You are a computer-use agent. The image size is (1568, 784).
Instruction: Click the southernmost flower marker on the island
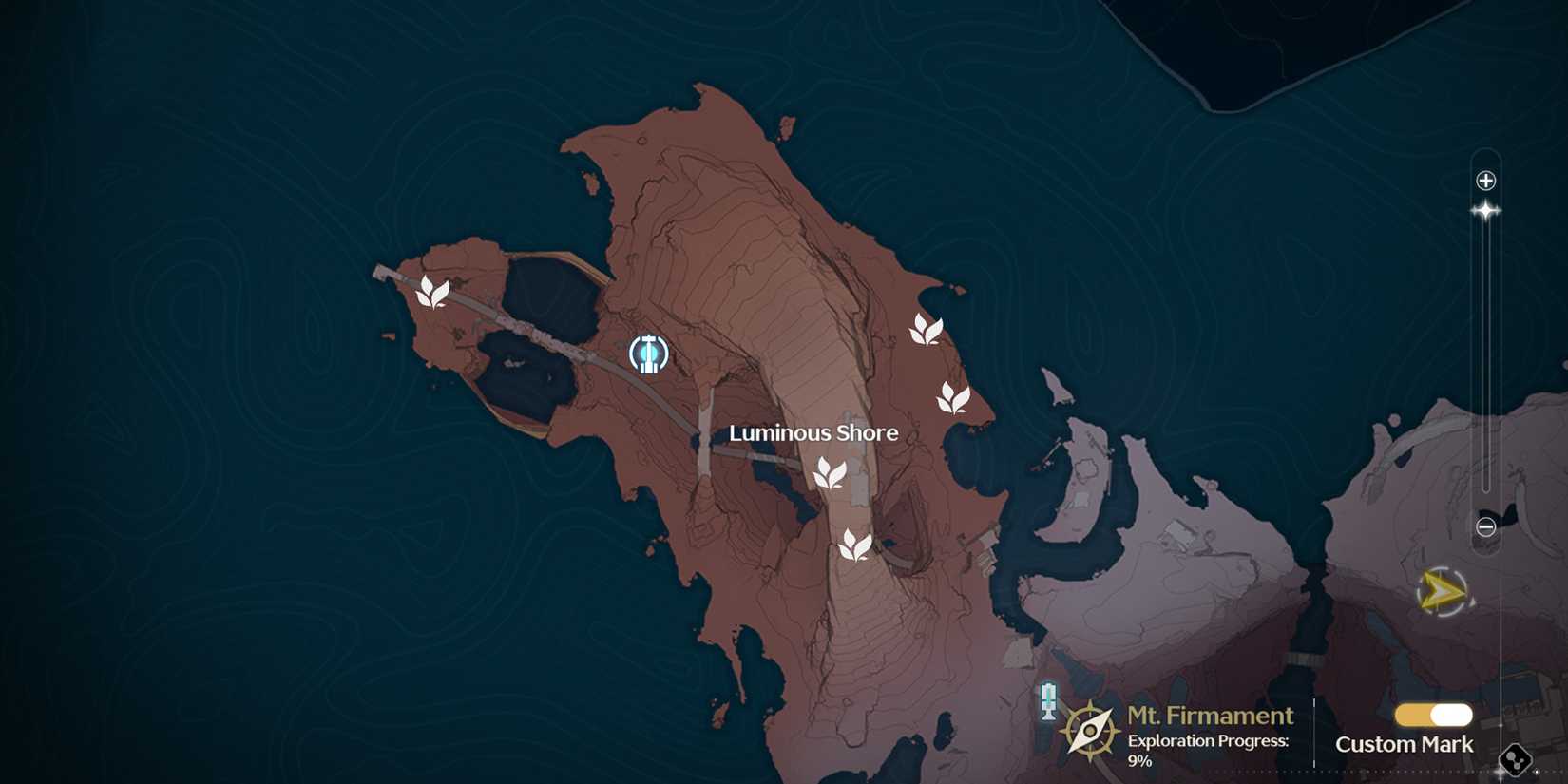coord(854,545)
